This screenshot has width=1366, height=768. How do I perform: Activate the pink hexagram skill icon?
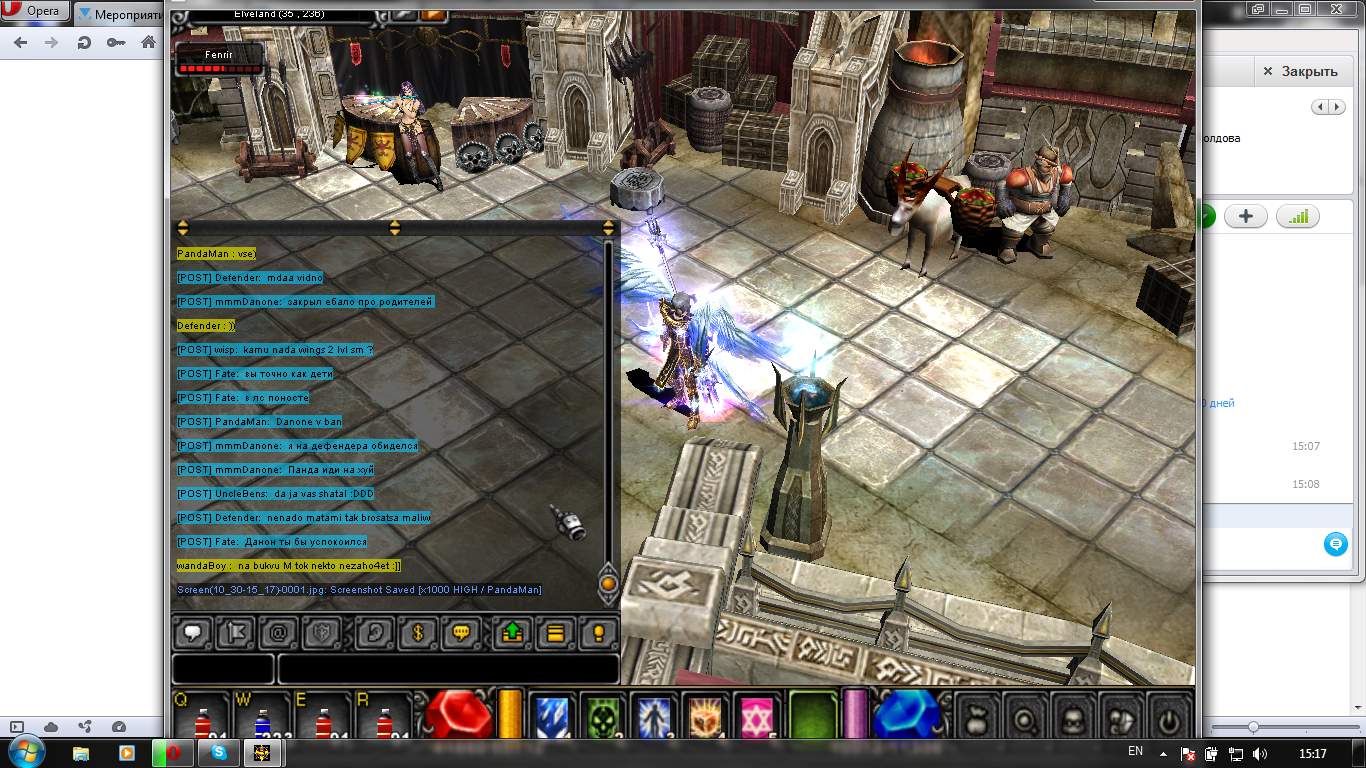click(757, 716)
